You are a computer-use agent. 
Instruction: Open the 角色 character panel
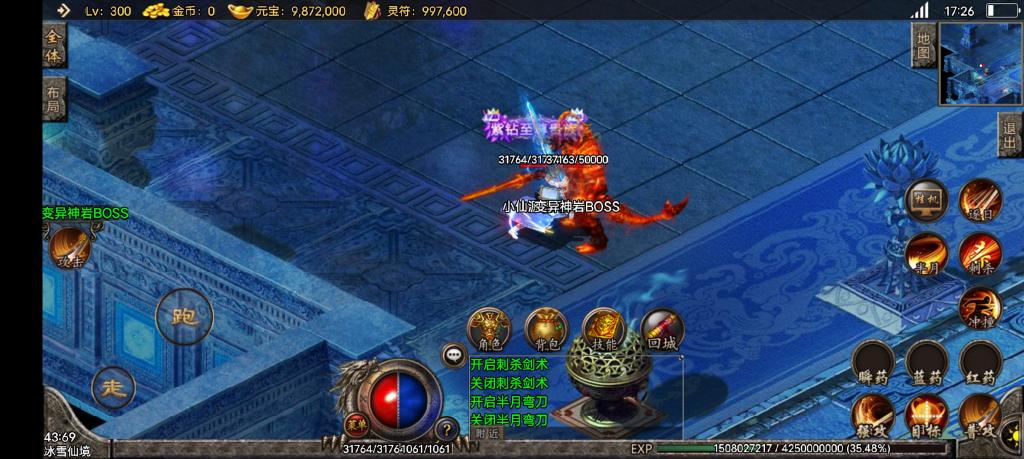point(489,329)
